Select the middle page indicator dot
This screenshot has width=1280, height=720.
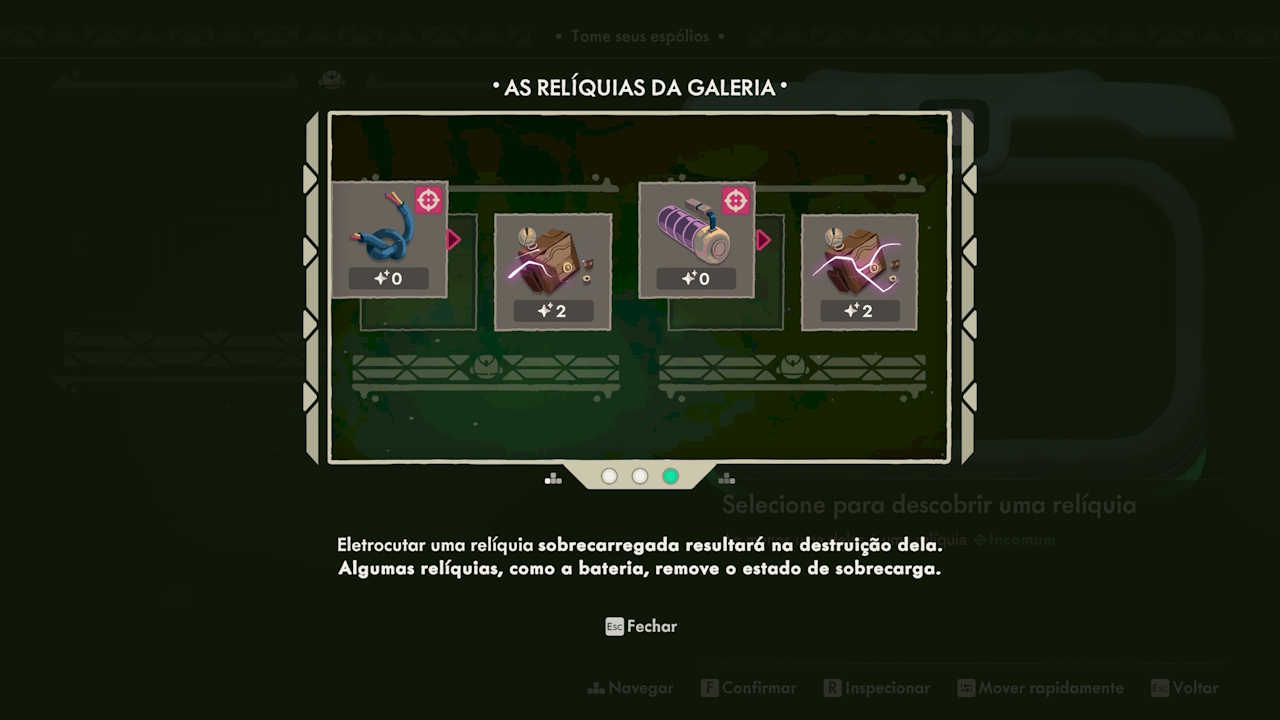(640, 477)
